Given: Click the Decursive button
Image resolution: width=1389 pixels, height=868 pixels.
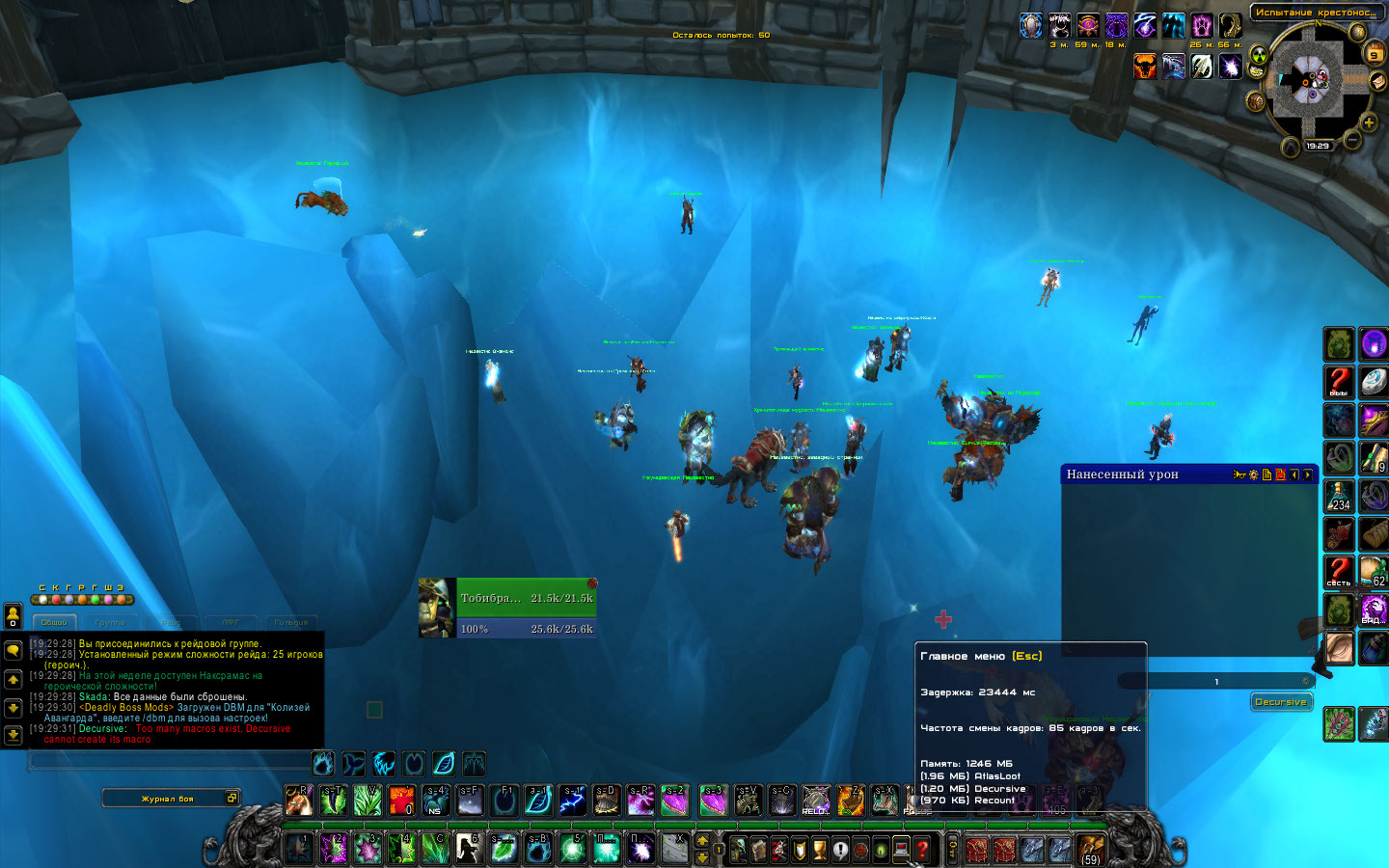Looking at the screenshot, I should click(x=1281, y=702).
